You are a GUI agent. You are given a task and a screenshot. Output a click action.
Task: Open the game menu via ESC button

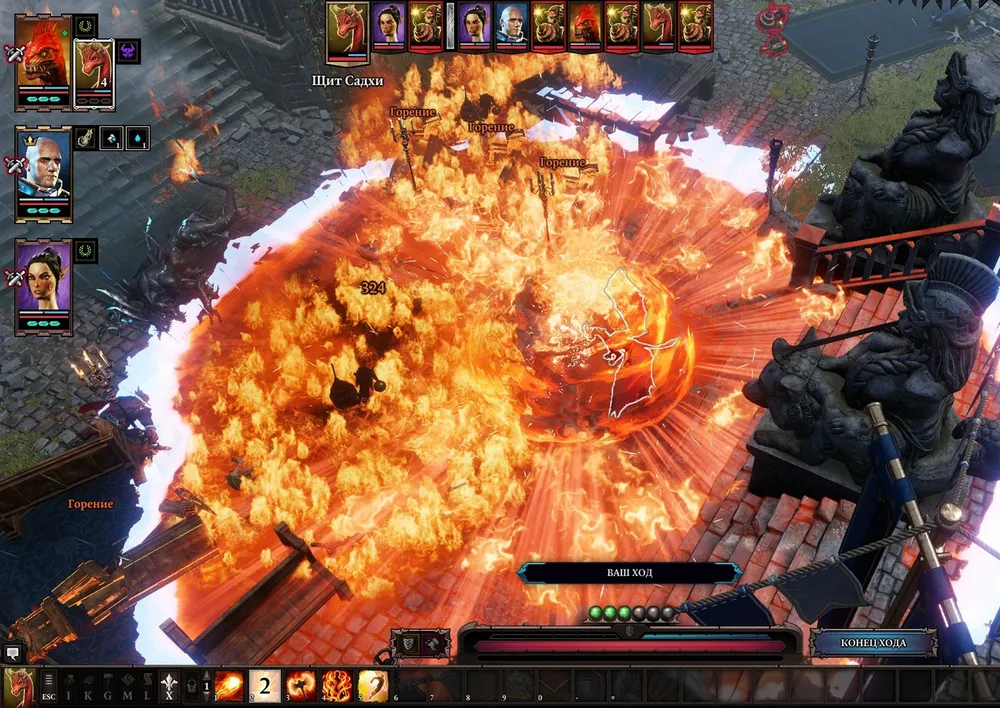(x=49, y=687)
